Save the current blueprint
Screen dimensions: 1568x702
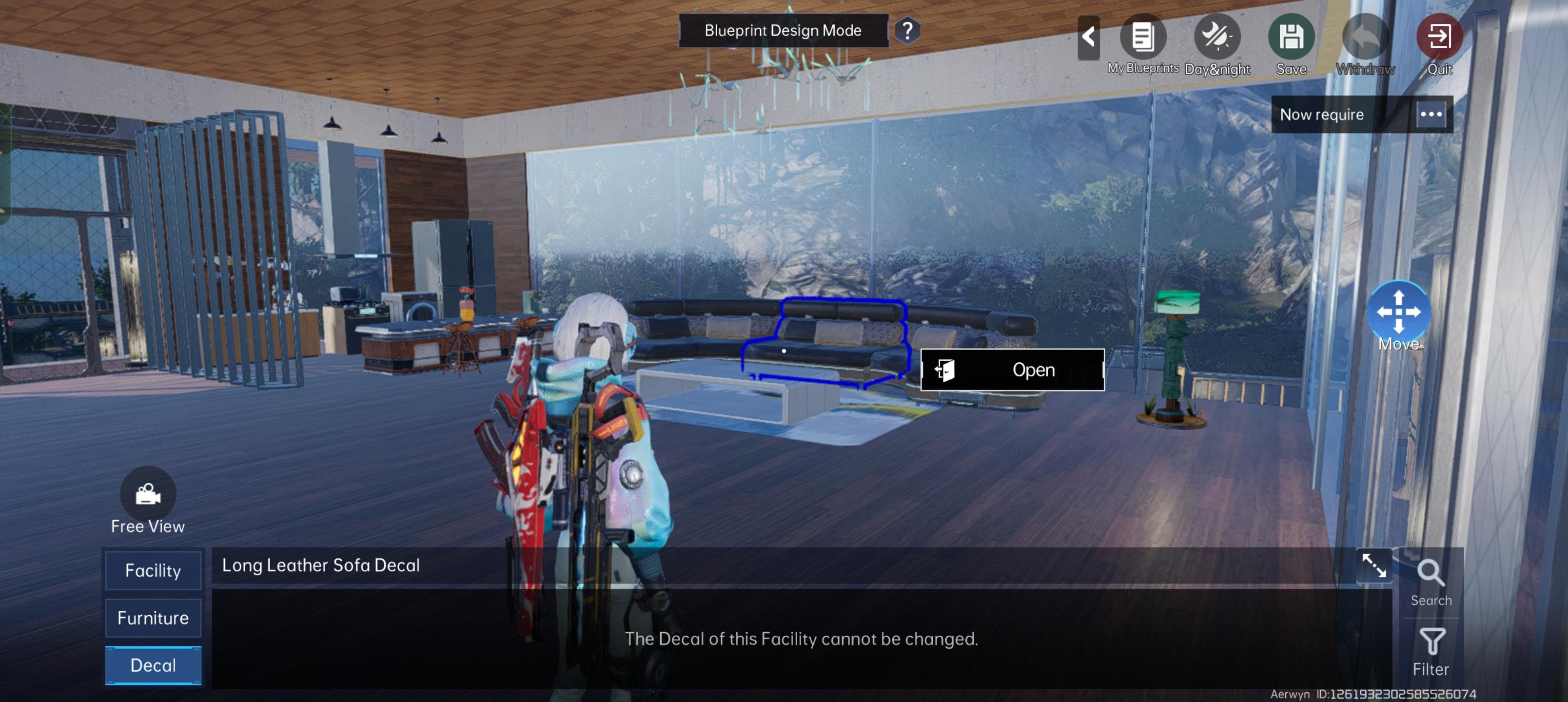(x=1291, y=38)
